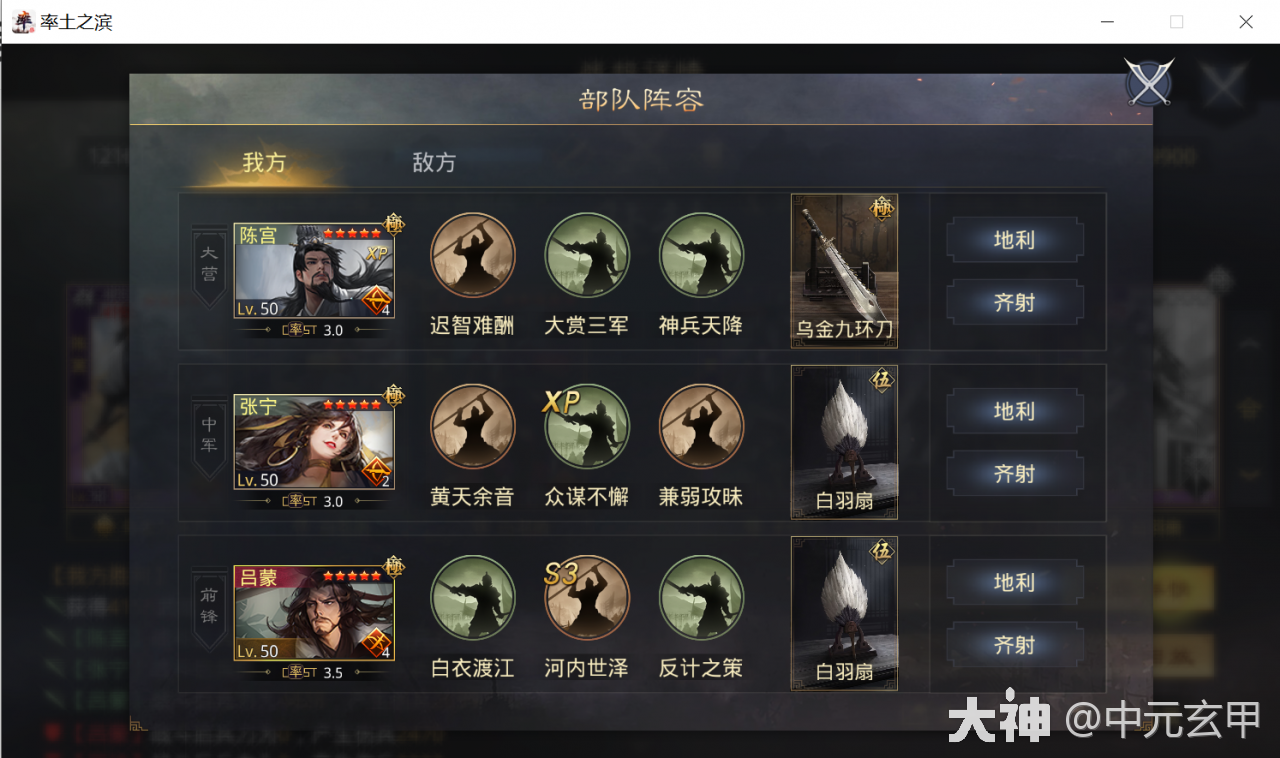
Task: Toggle 地利 for the 大营 row
Action: [x=1015, y=240]
